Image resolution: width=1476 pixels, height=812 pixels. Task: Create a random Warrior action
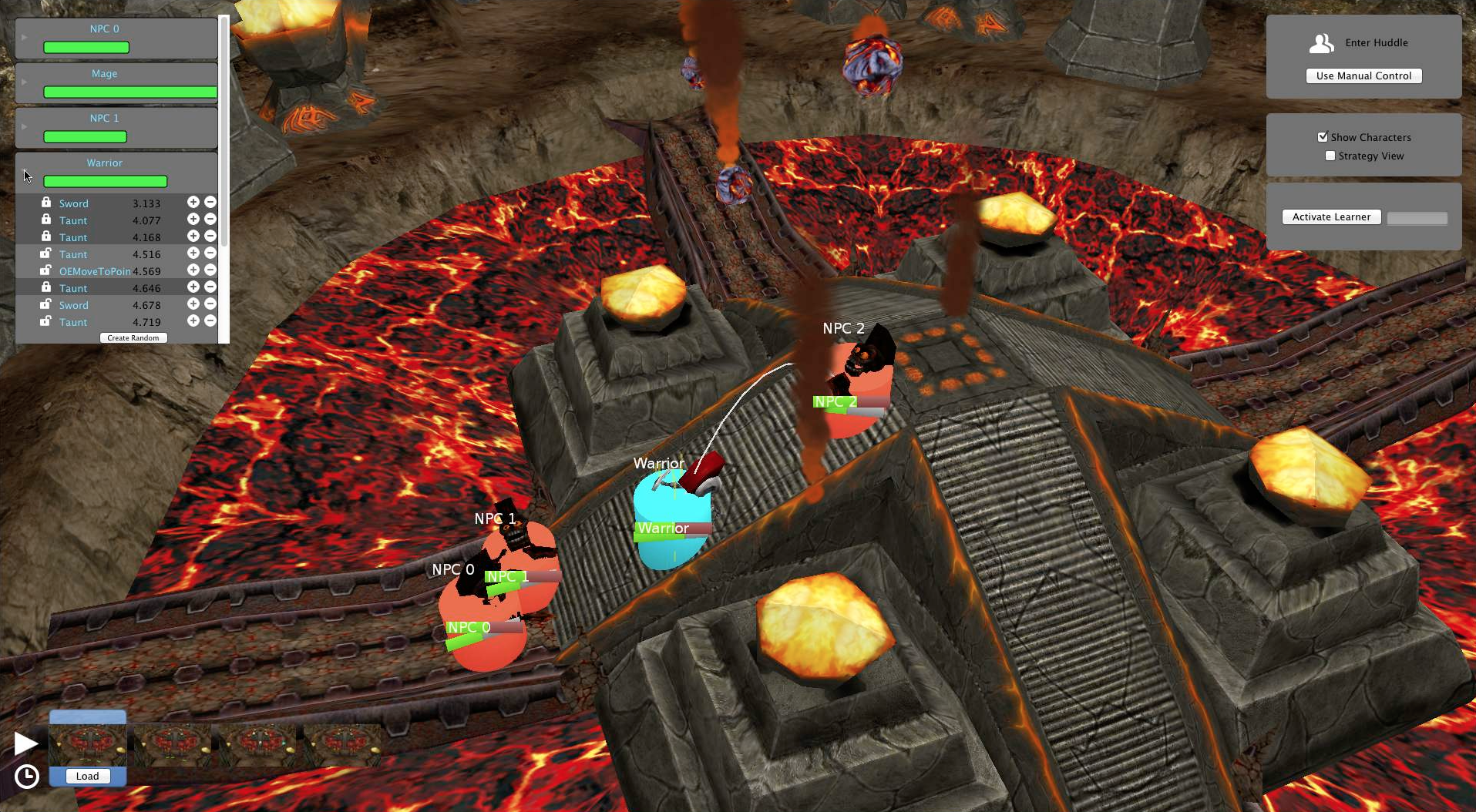point(133,337)
